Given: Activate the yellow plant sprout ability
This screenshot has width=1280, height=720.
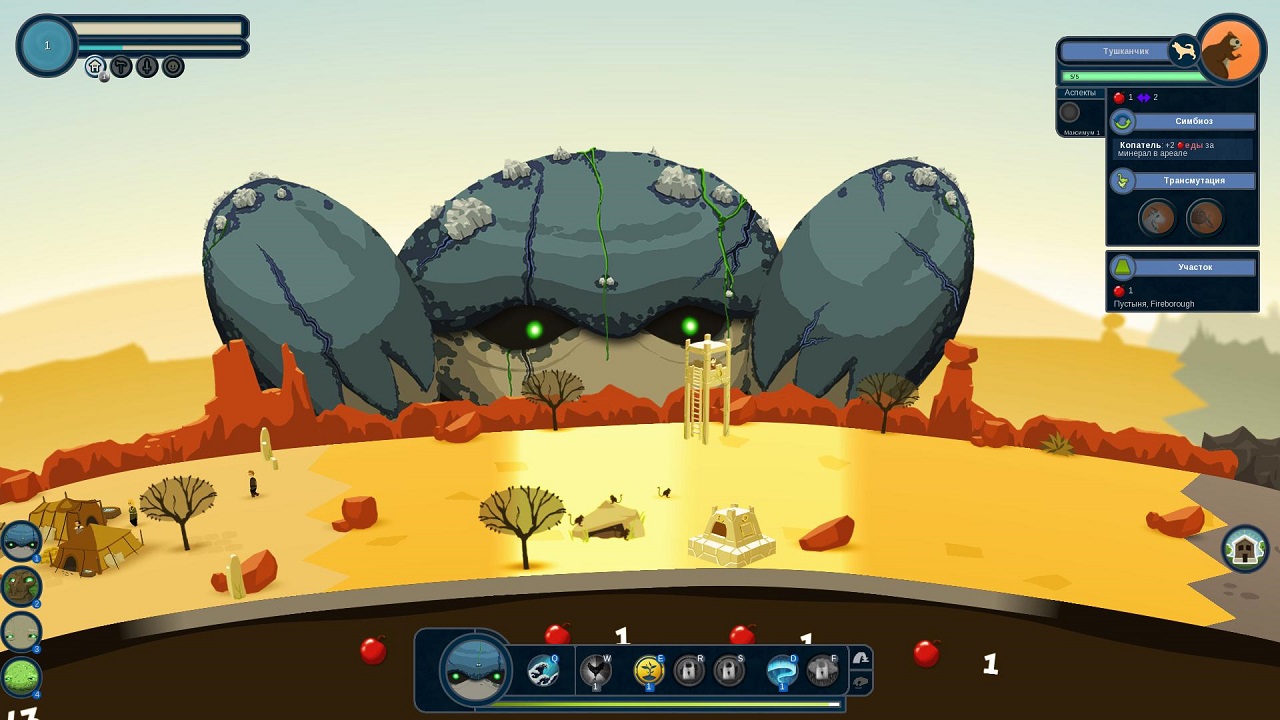Looking at the screenshot, I should pos(649,670).
